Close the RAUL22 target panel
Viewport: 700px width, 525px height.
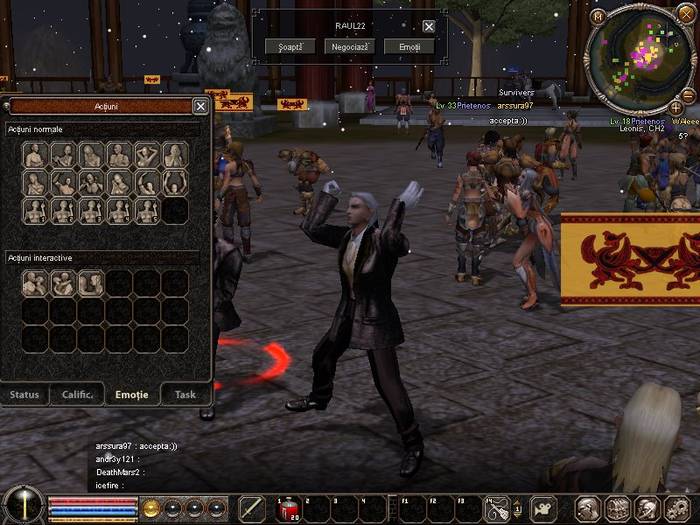click(x=429, y=26)
